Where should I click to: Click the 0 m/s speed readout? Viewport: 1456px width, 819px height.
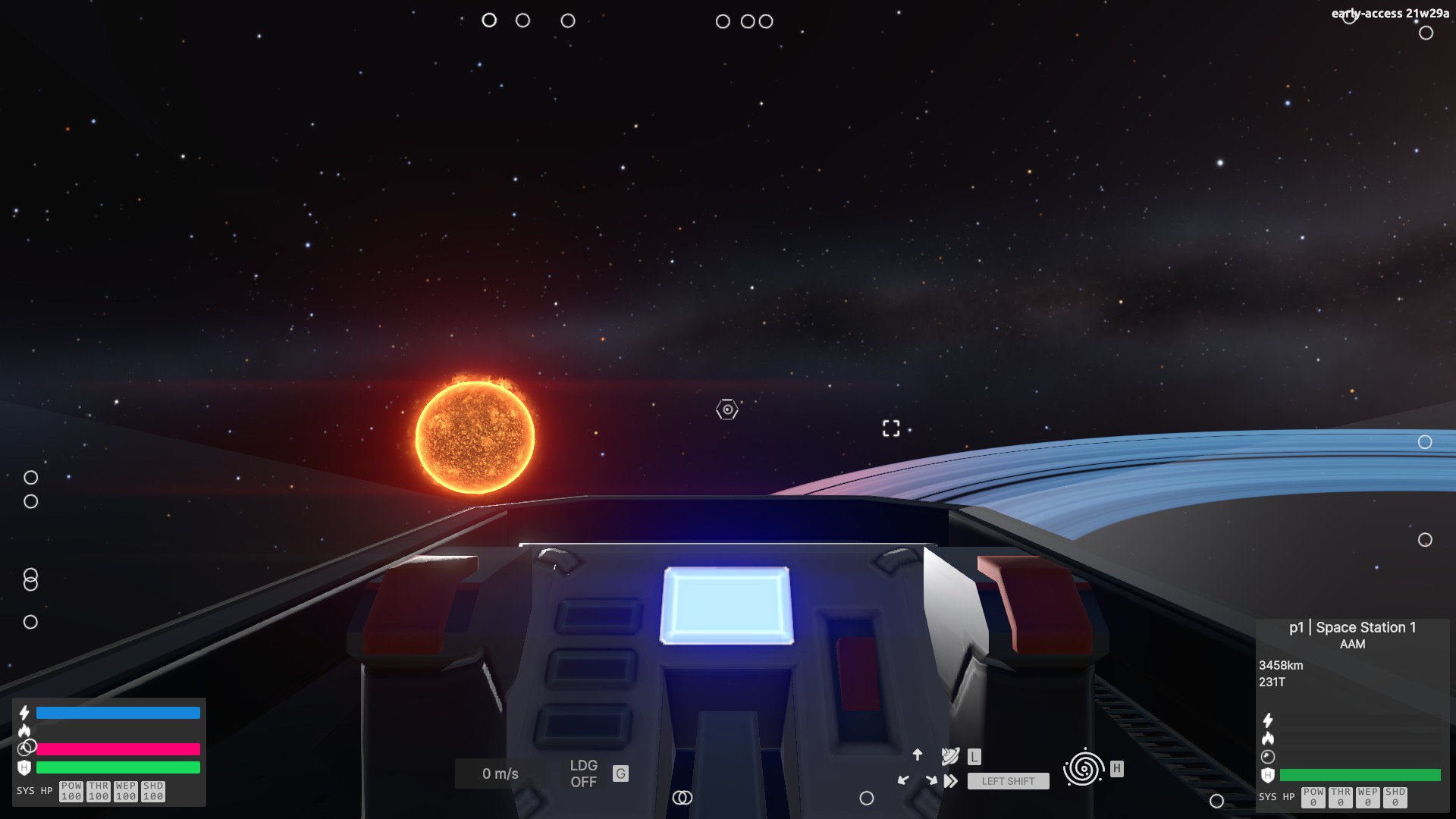tap(500, 773)
